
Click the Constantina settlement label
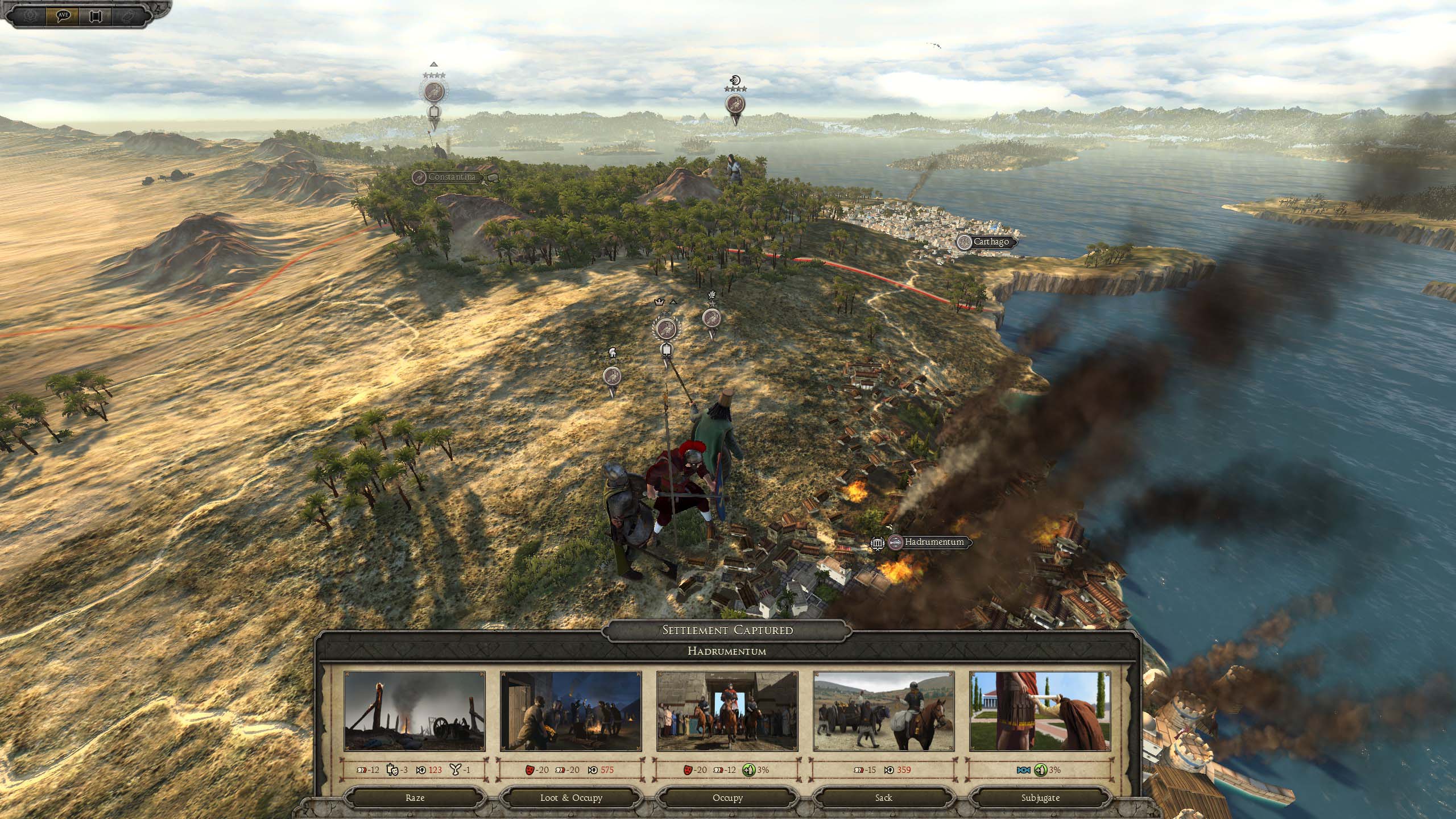tap(451, 177)
